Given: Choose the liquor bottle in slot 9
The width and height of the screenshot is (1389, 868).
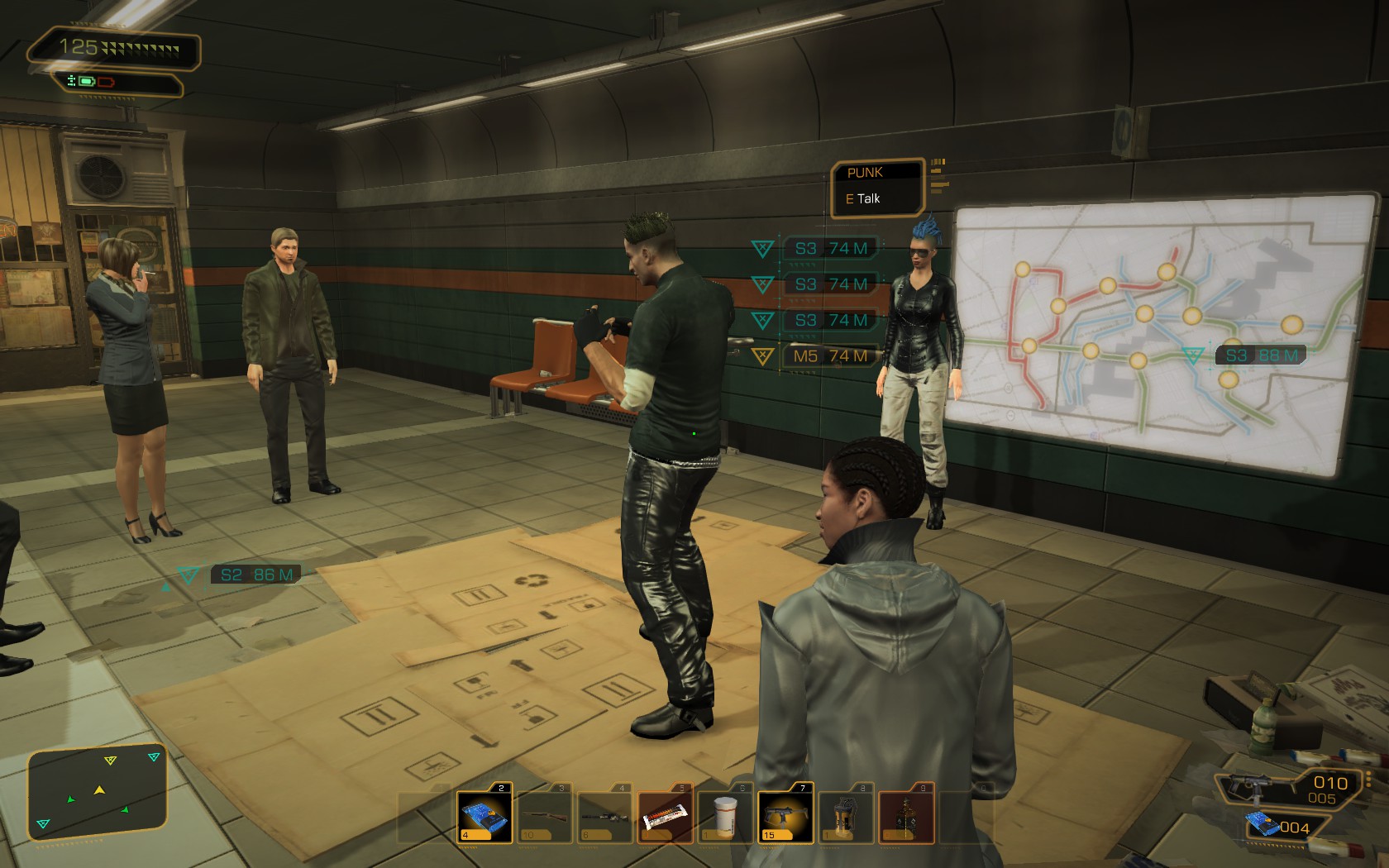Looking at the screenshot, I should click(906, 815).
